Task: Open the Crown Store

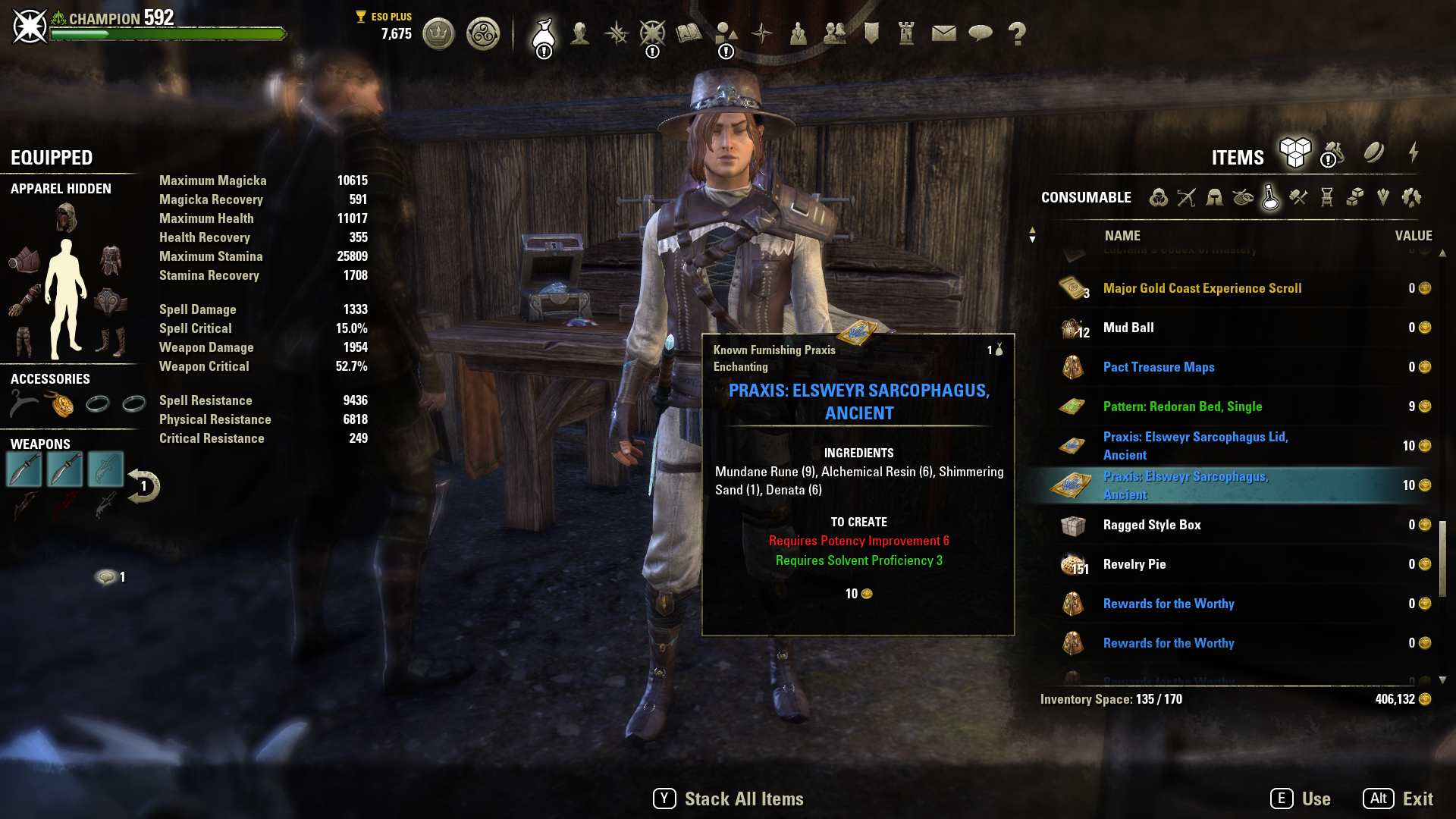Action: tap(438, 34)
